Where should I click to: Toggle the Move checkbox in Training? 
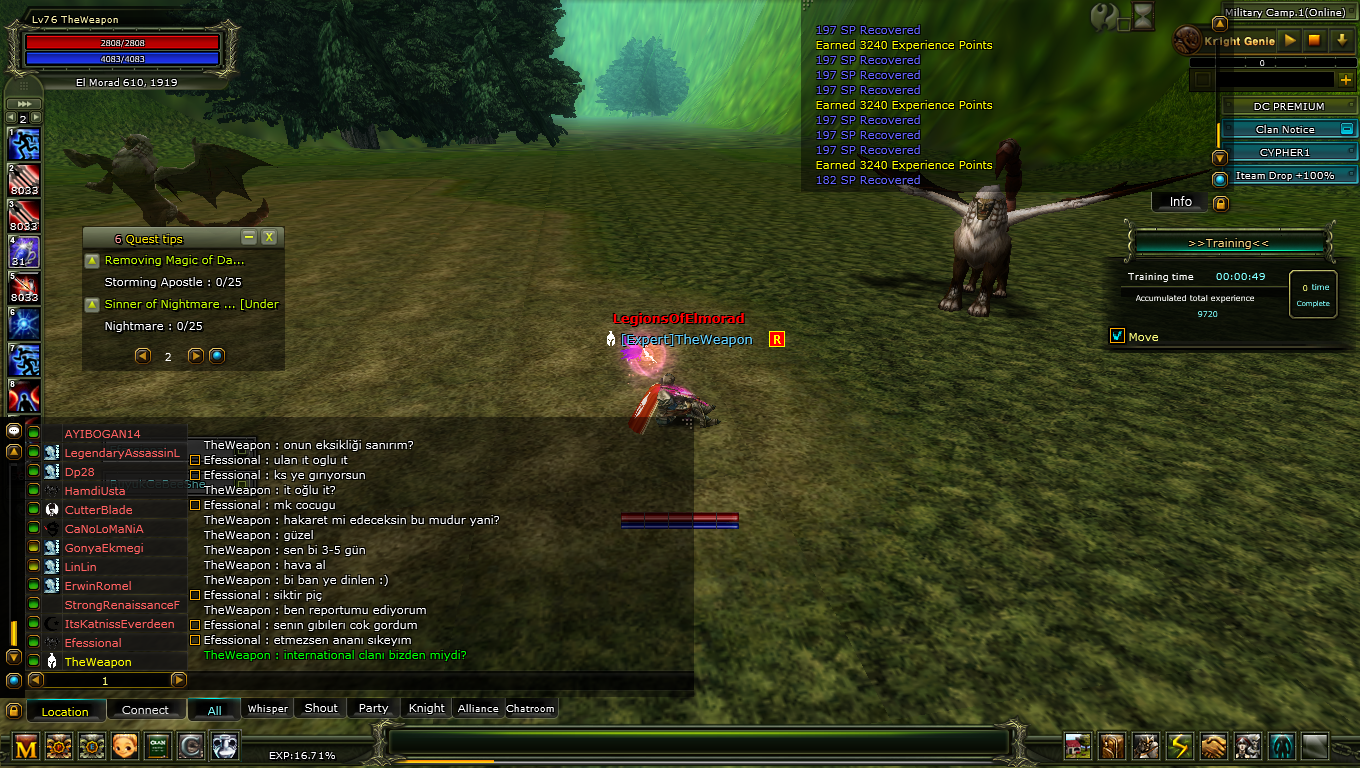1118,336
